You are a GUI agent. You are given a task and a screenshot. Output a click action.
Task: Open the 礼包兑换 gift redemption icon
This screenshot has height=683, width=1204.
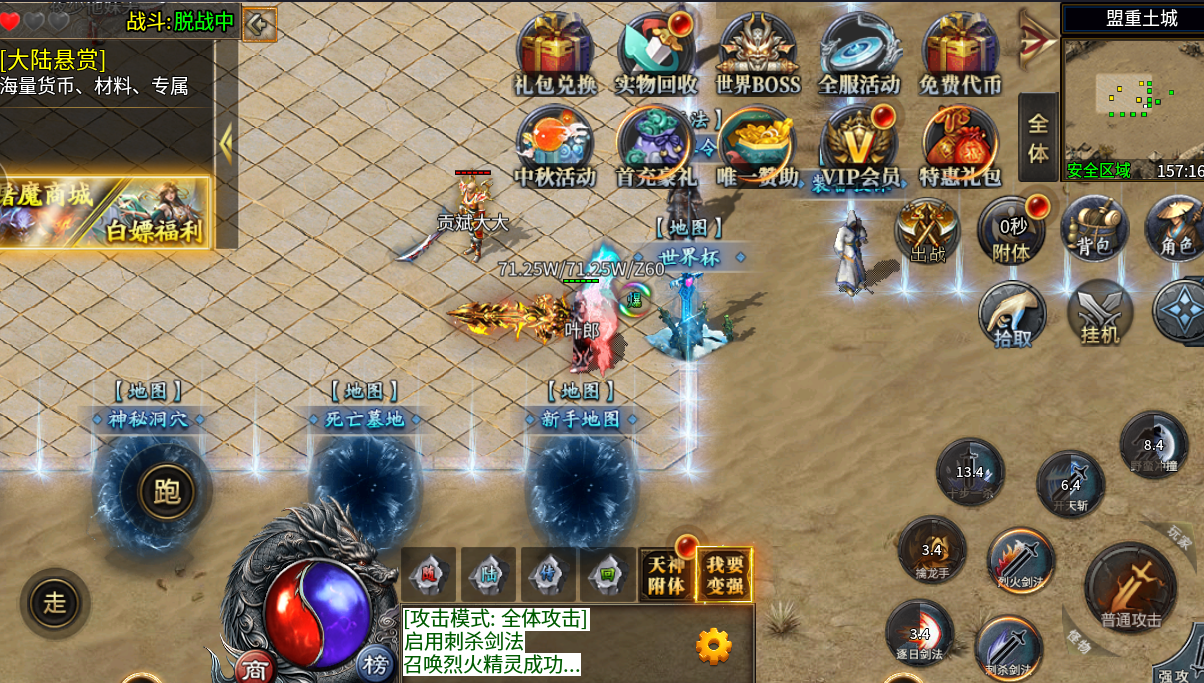(555, 52)
